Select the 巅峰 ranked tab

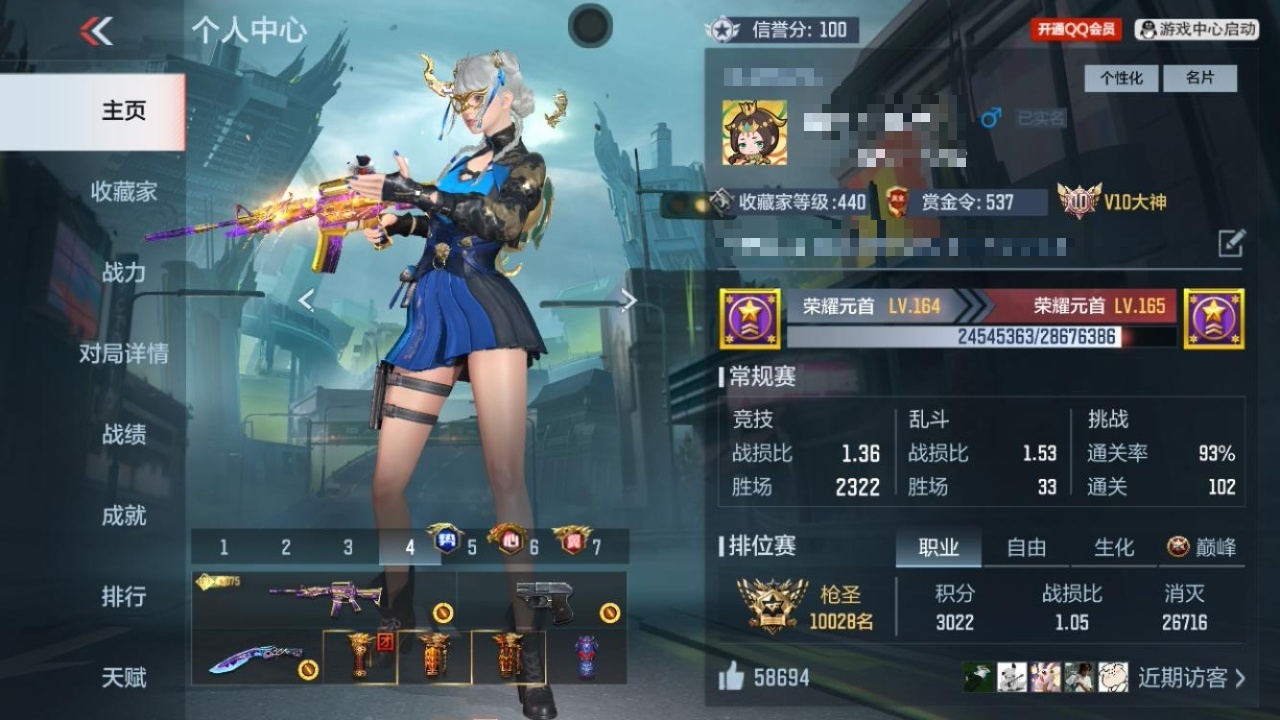pos(1202,547)
